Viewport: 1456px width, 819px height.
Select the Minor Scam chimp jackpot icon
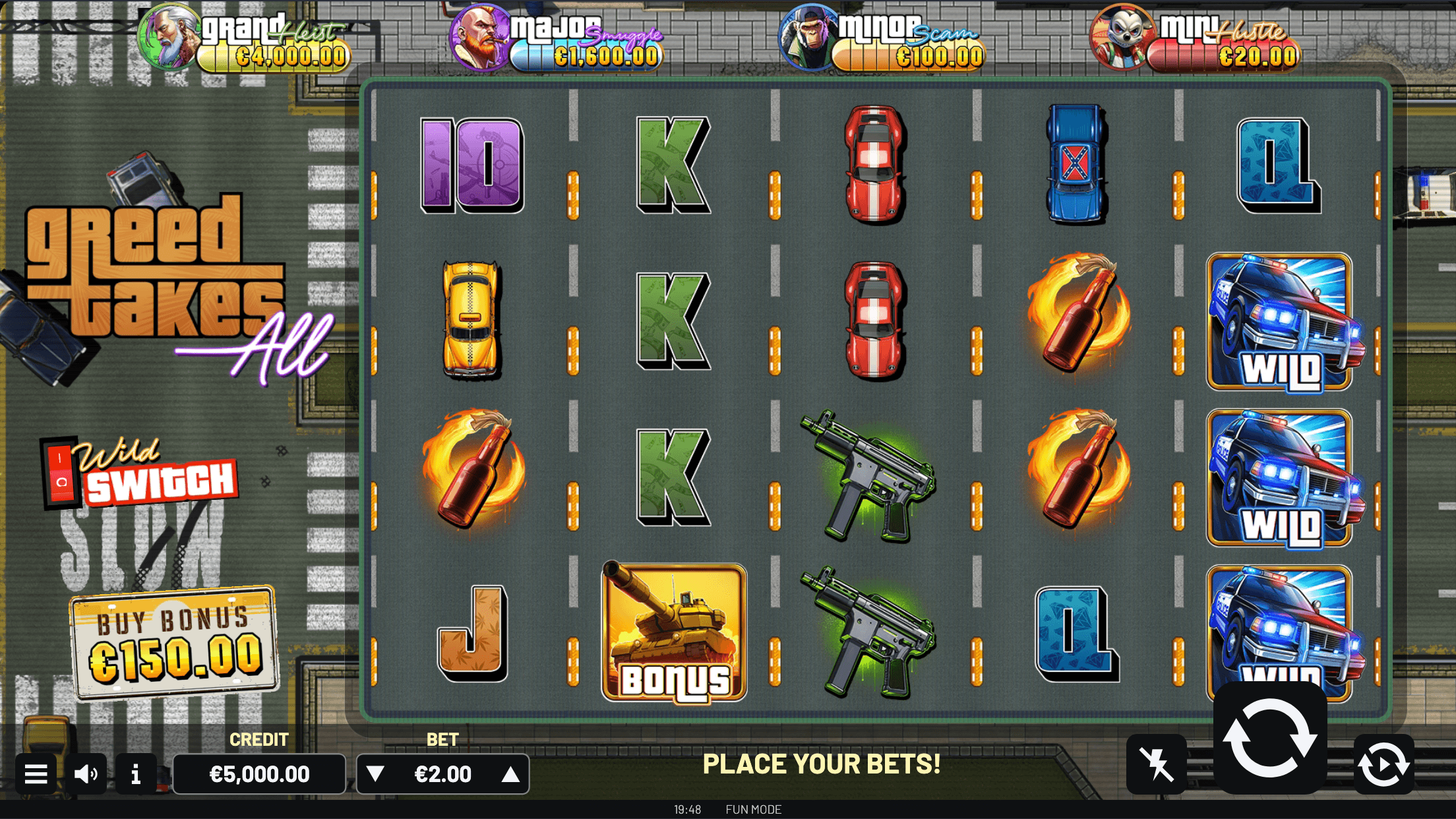[x=806, y=36]
